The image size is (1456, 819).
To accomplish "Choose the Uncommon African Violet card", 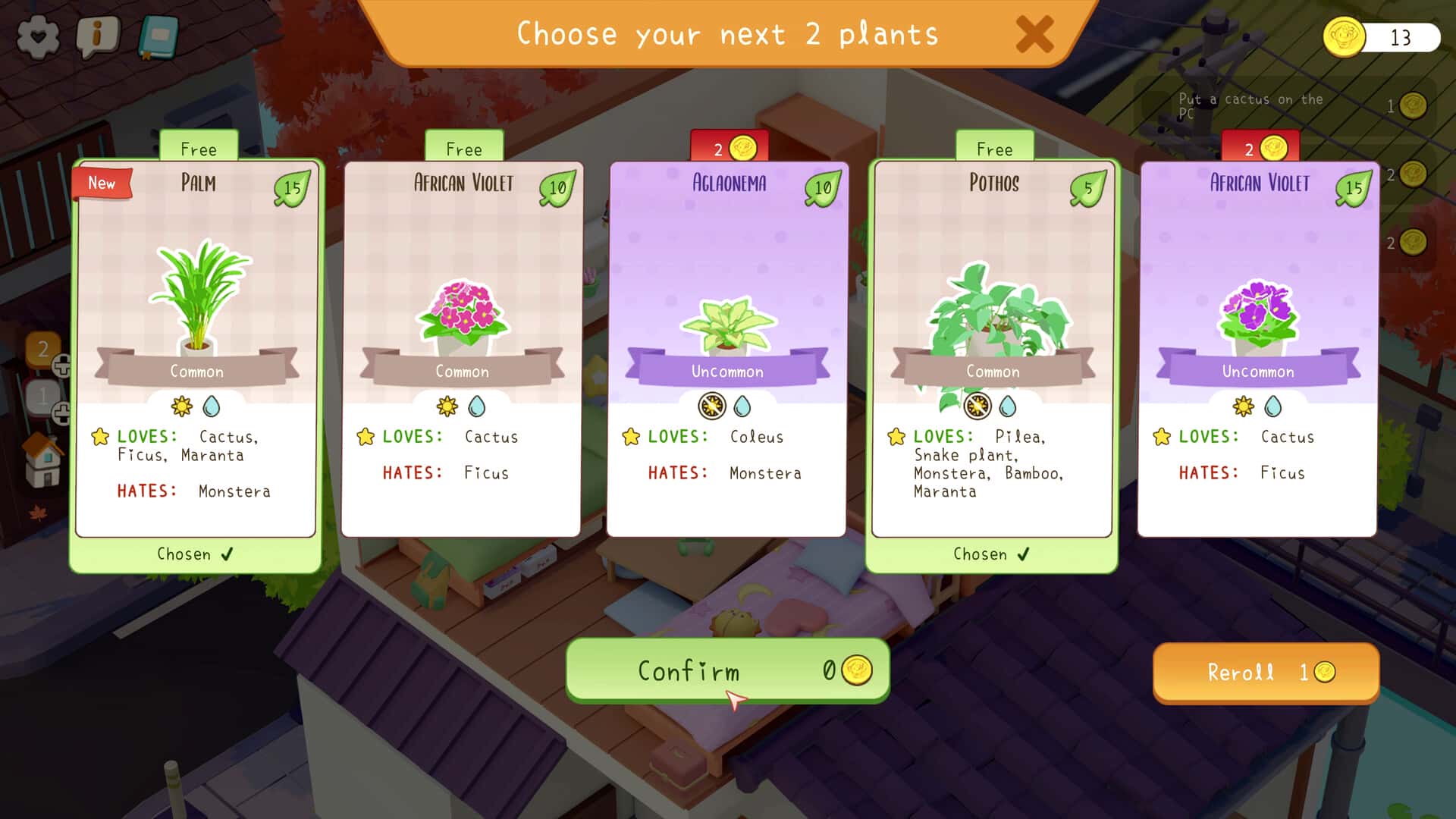I will coord(1257,349).
